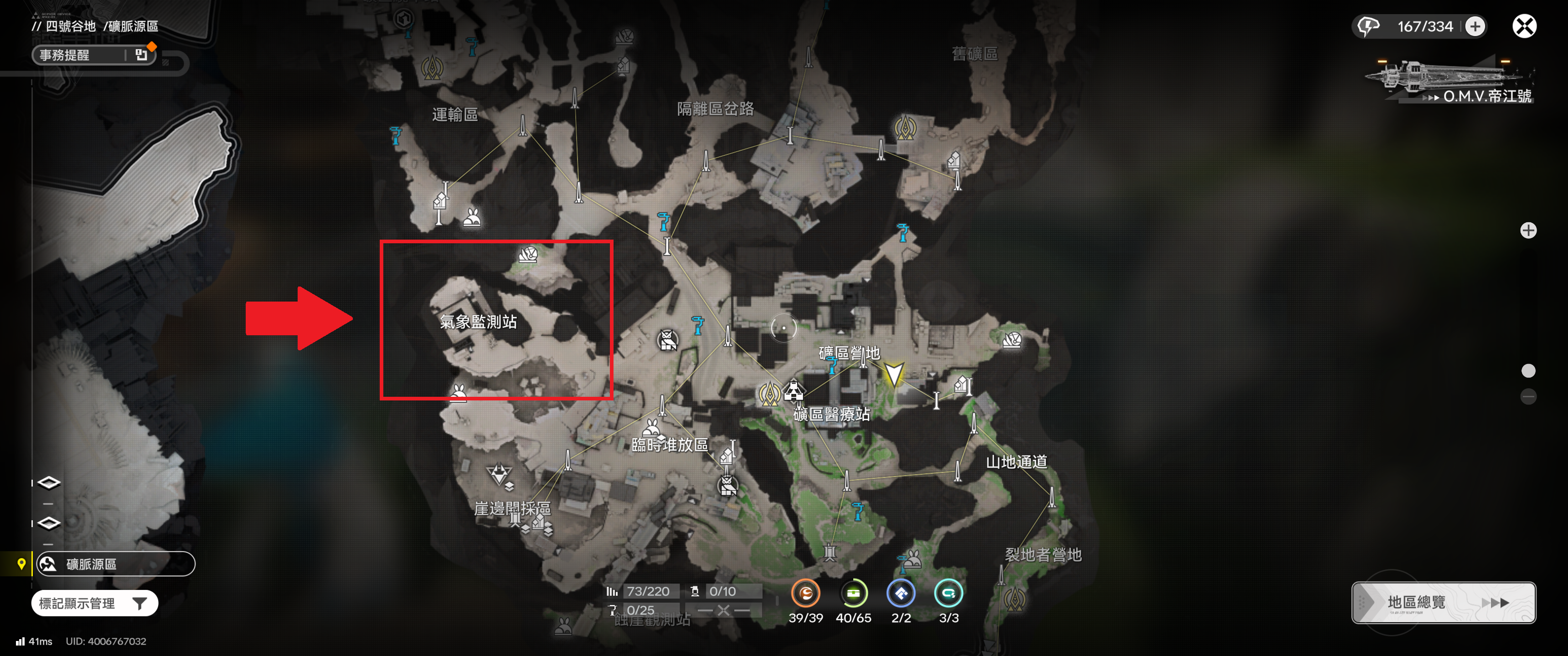Open 標記顯示管理 marker filter
Image resolution: width=1568 pixels, height=656 pixels.
pos(94,603)
